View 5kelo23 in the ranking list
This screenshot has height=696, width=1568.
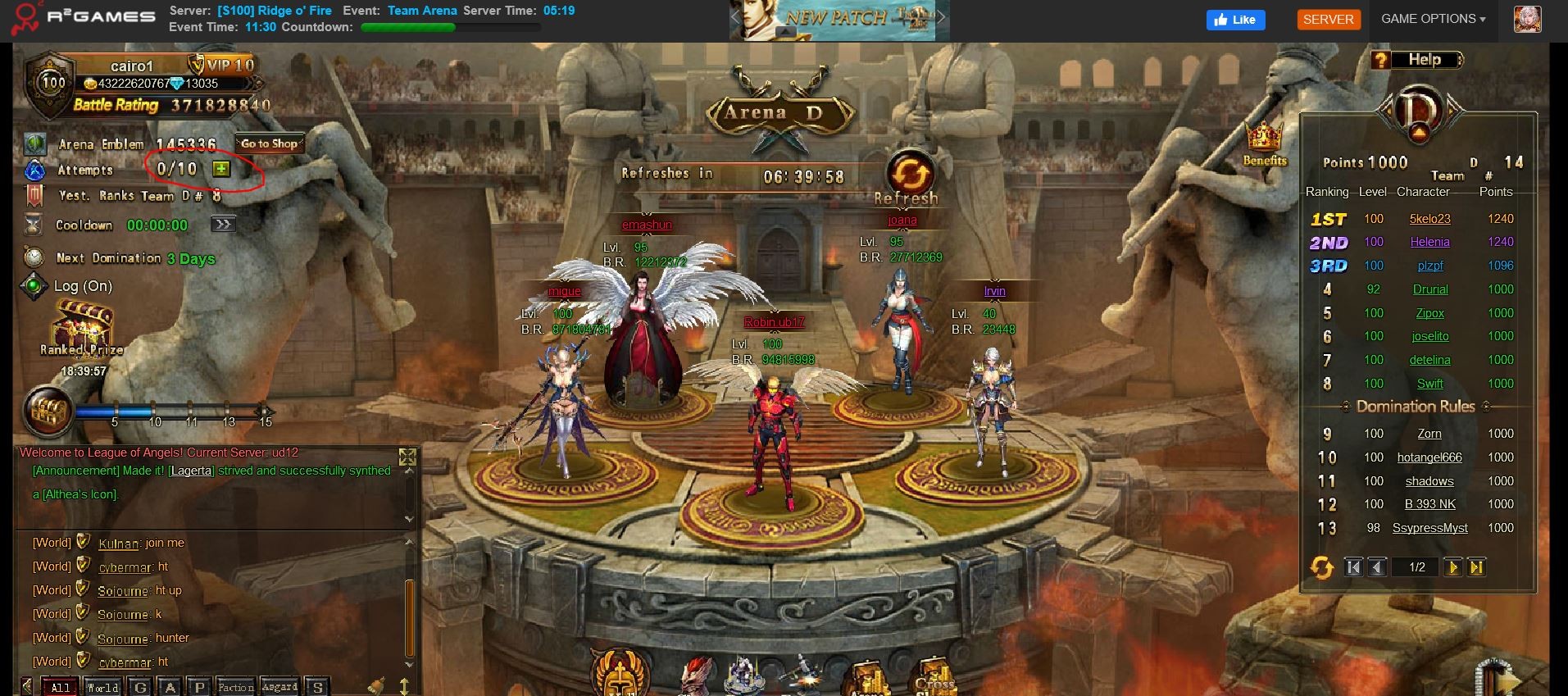(1429, 219)
